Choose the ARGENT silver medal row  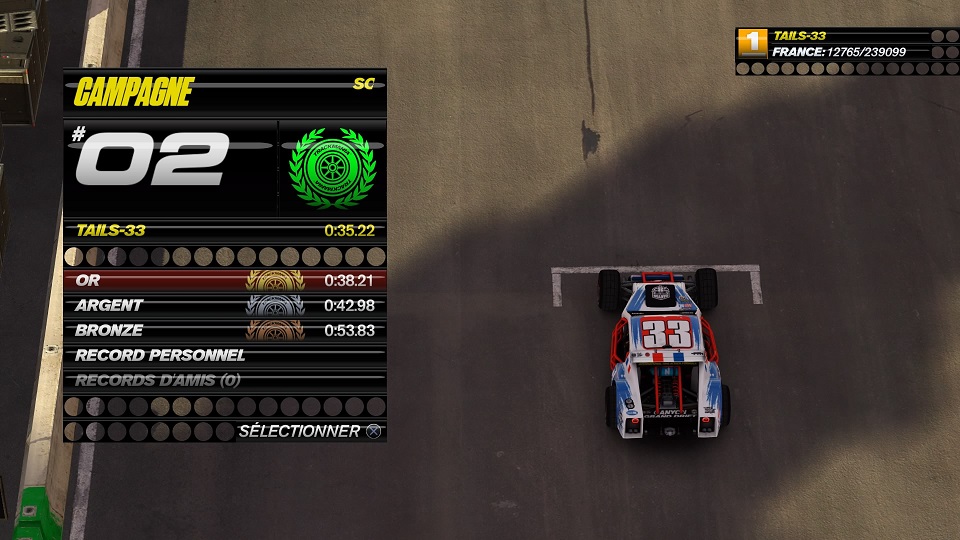coord(224,305)
